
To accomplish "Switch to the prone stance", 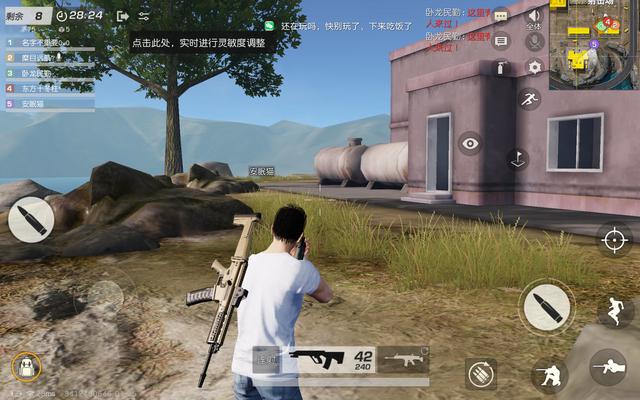I will point(607,368).
